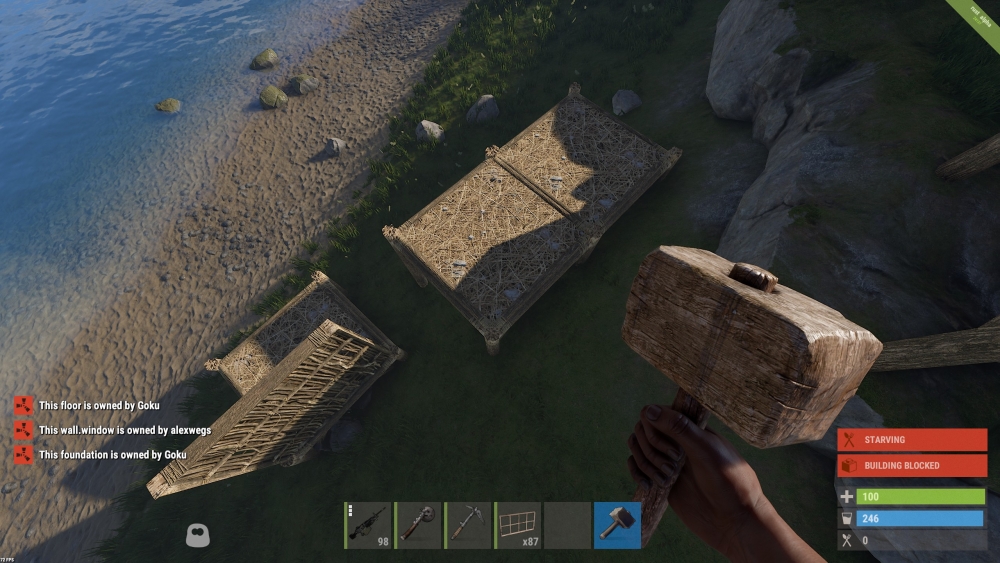
Task: Select the salvaged axe hotbar slot
Action: [x=418, y=525]
